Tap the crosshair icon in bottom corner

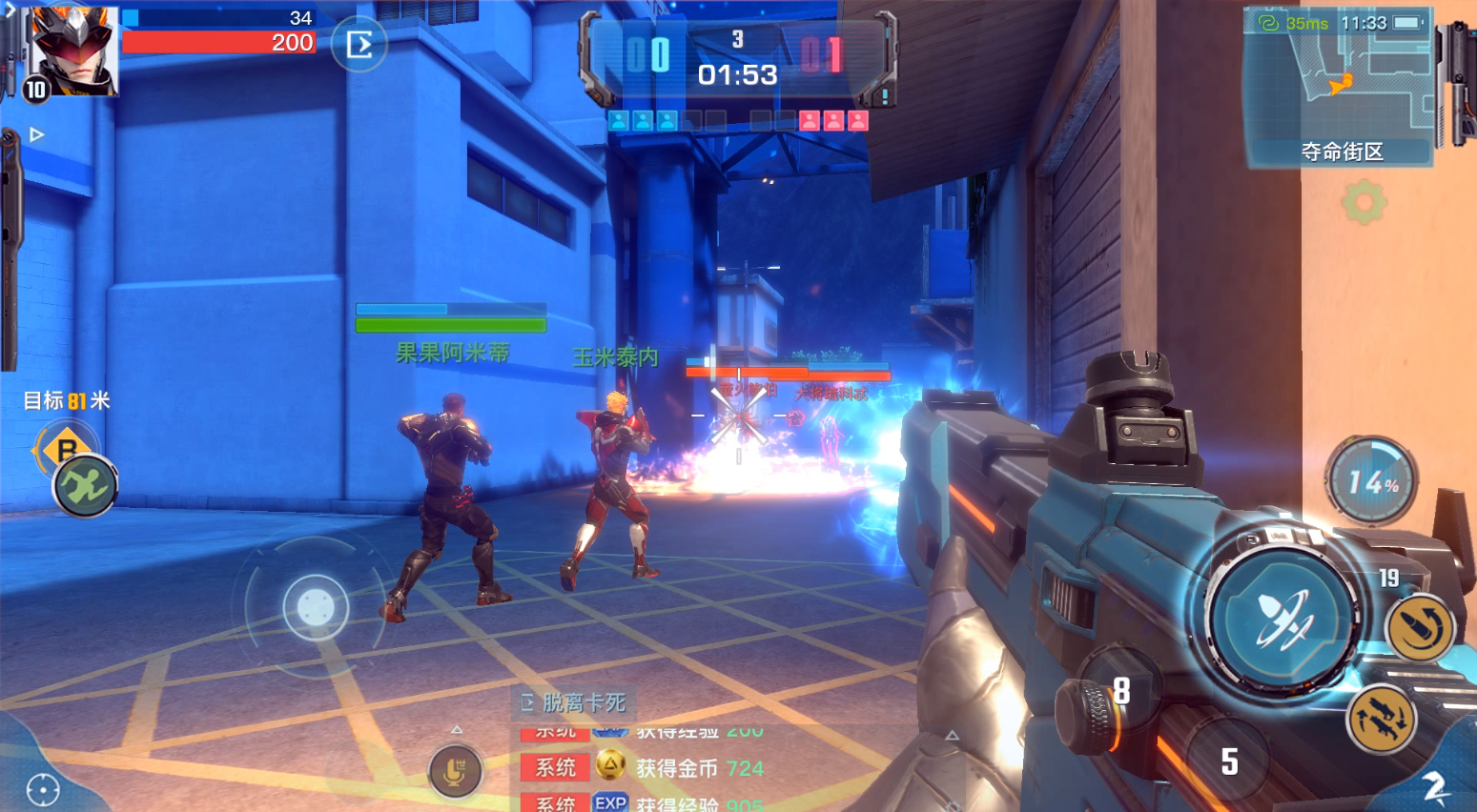click(43, 789)
